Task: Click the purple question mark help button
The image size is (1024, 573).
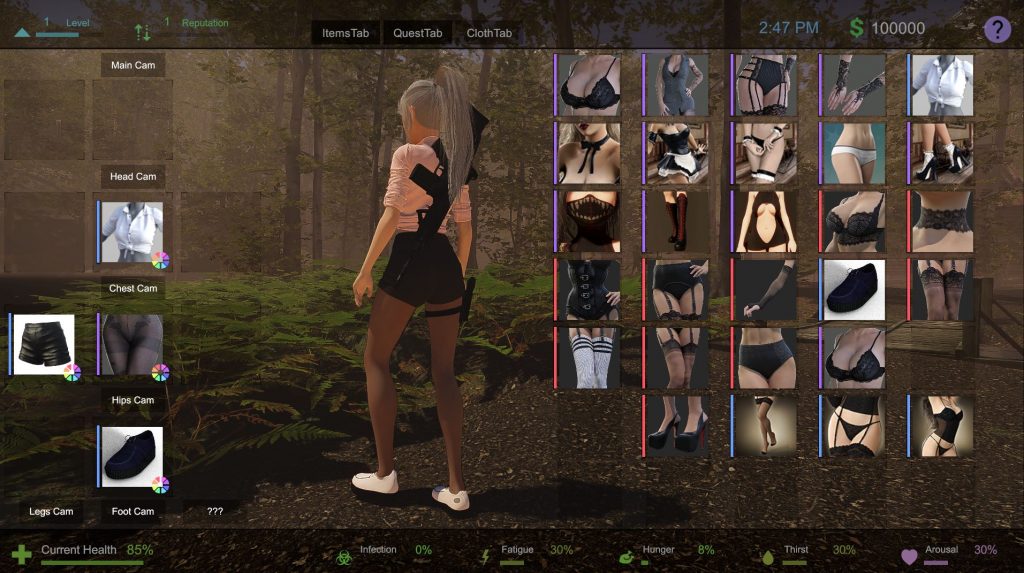Action: click(997, 29)
